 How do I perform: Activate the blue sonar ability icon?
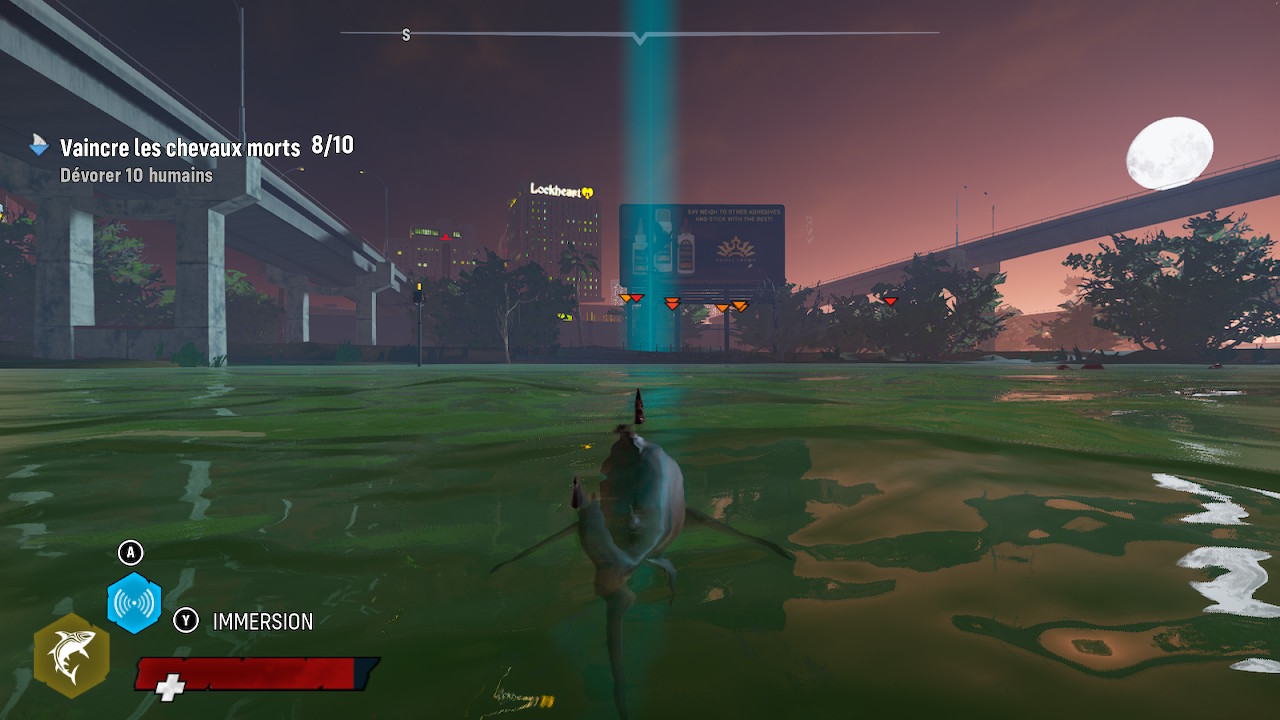(134, 603)
